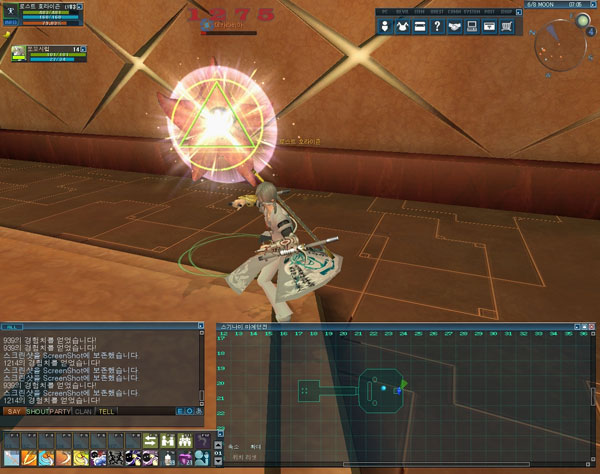
Task: Select the CLAN chat tab
Action: tap(83, 411)
